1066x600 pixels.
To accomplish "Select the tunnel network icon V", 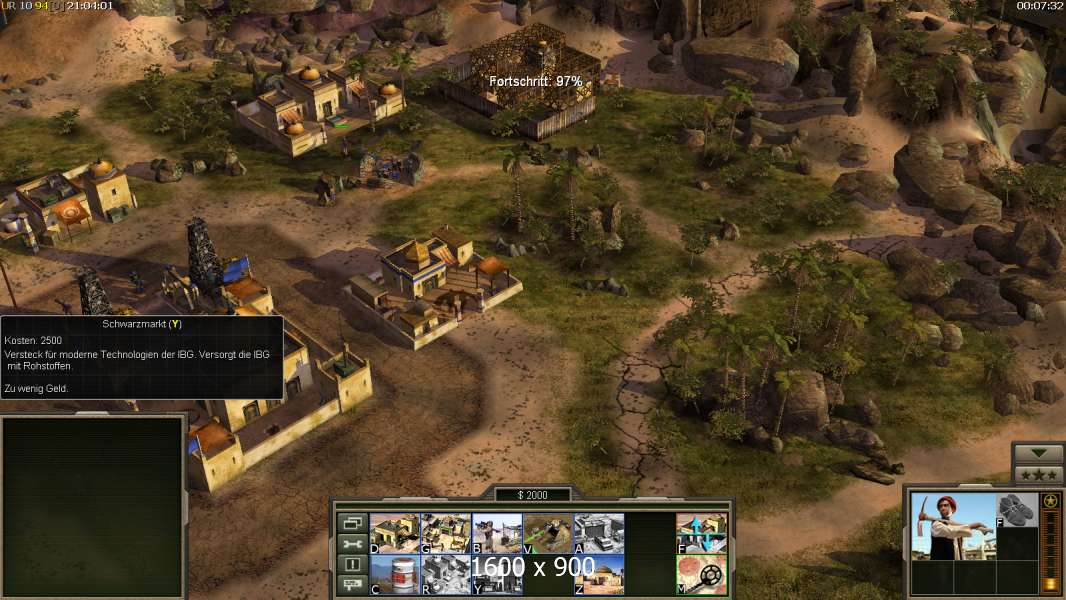I will tap(548, 533).
